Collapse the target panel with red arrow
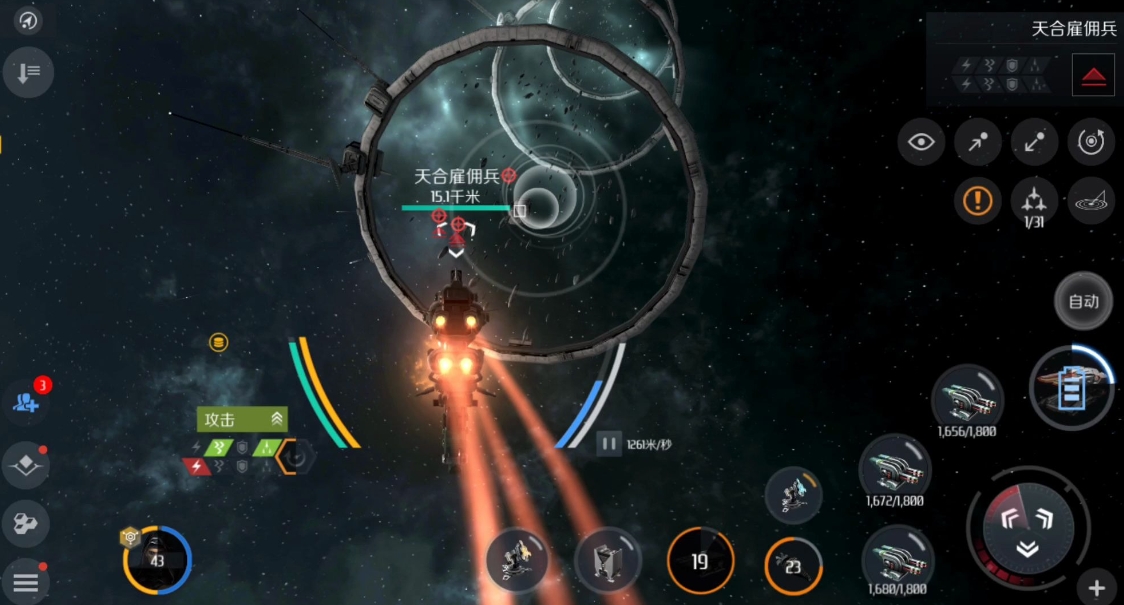The height and width of the screenshot is (605, 1124). [1093, 75]
